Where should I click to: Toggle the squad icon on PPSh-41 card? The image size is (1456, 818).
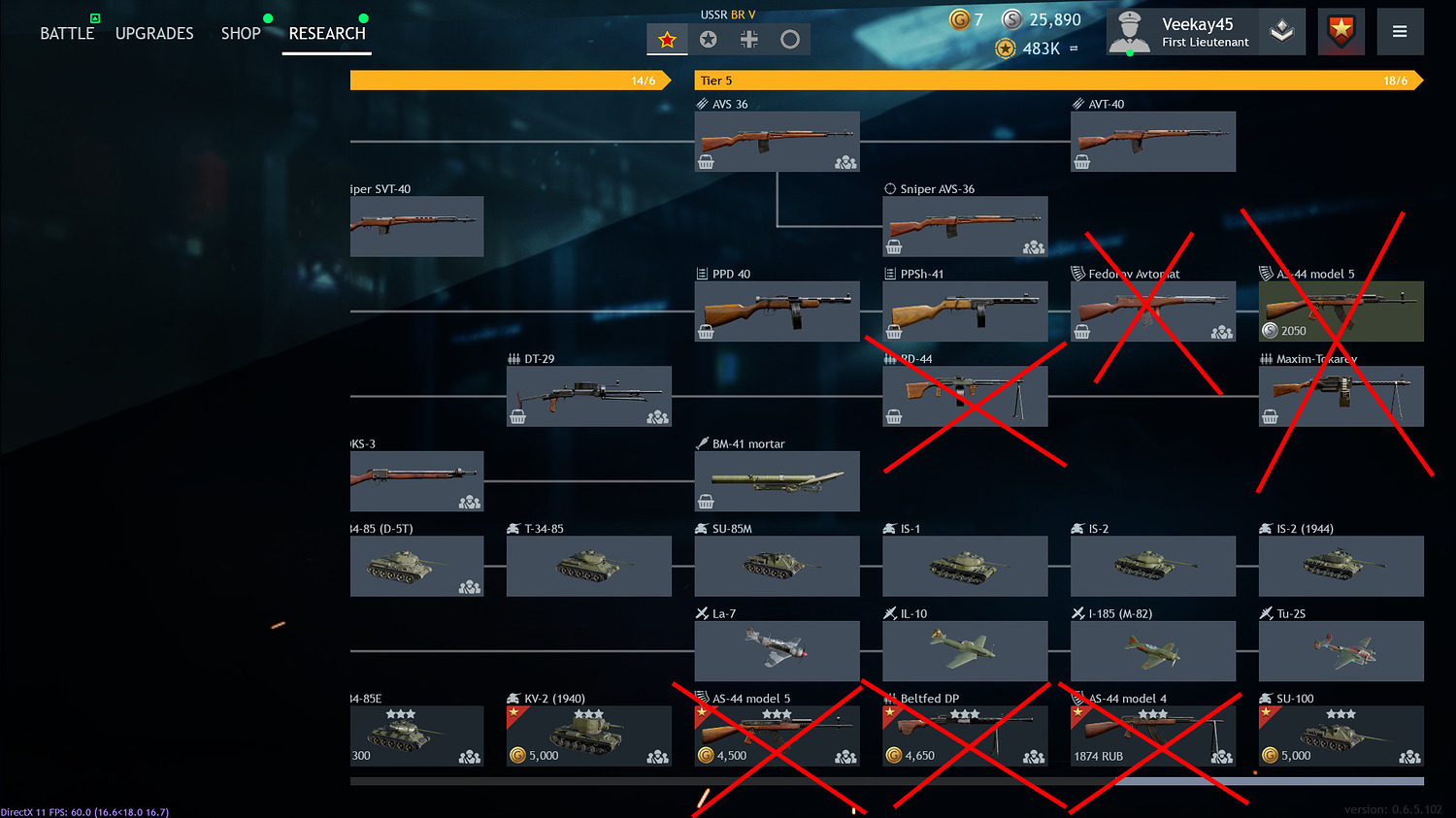tap(1031, 332)
